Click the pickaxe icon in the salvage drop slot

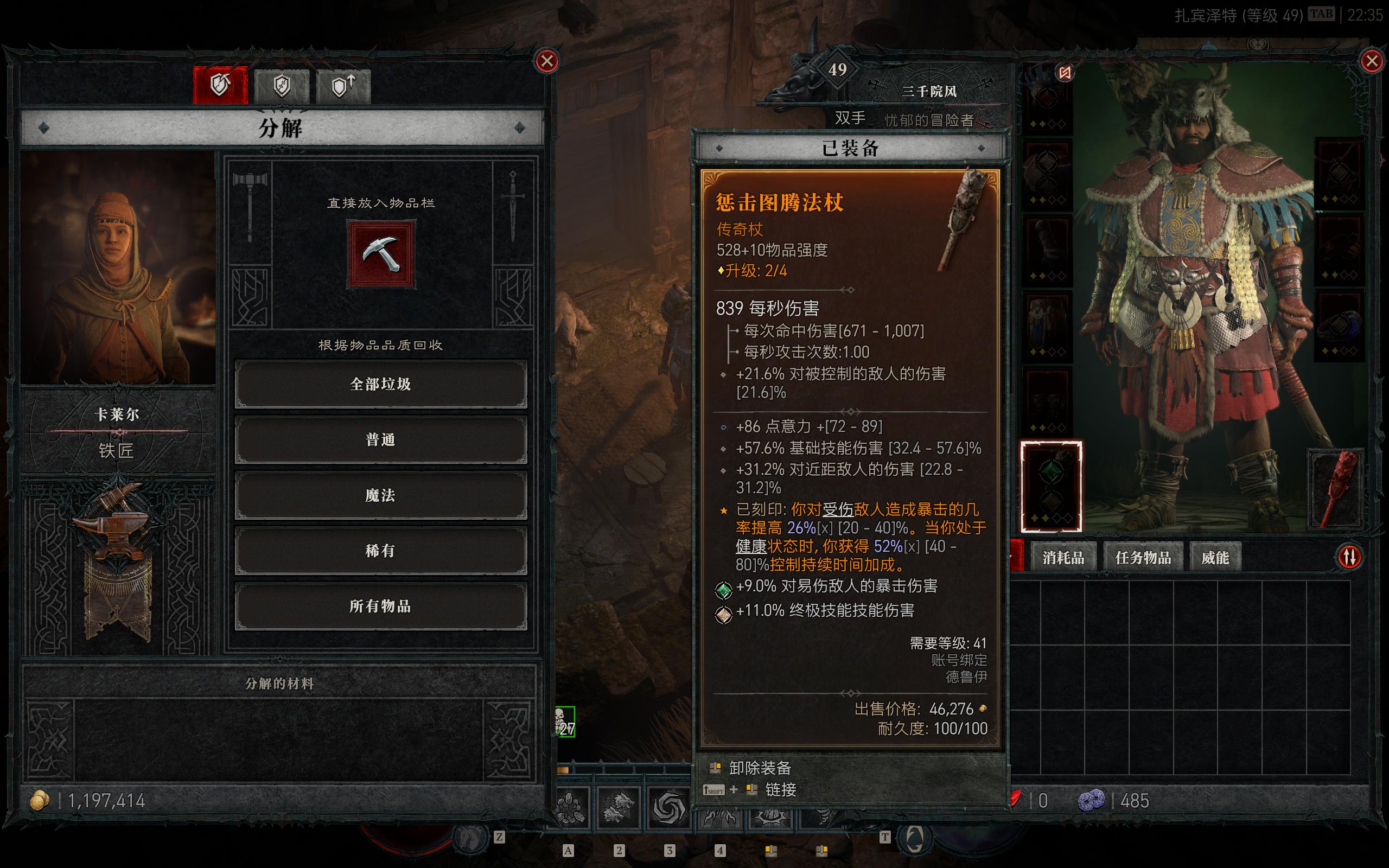pyautogui.click(x=381, y=255)
